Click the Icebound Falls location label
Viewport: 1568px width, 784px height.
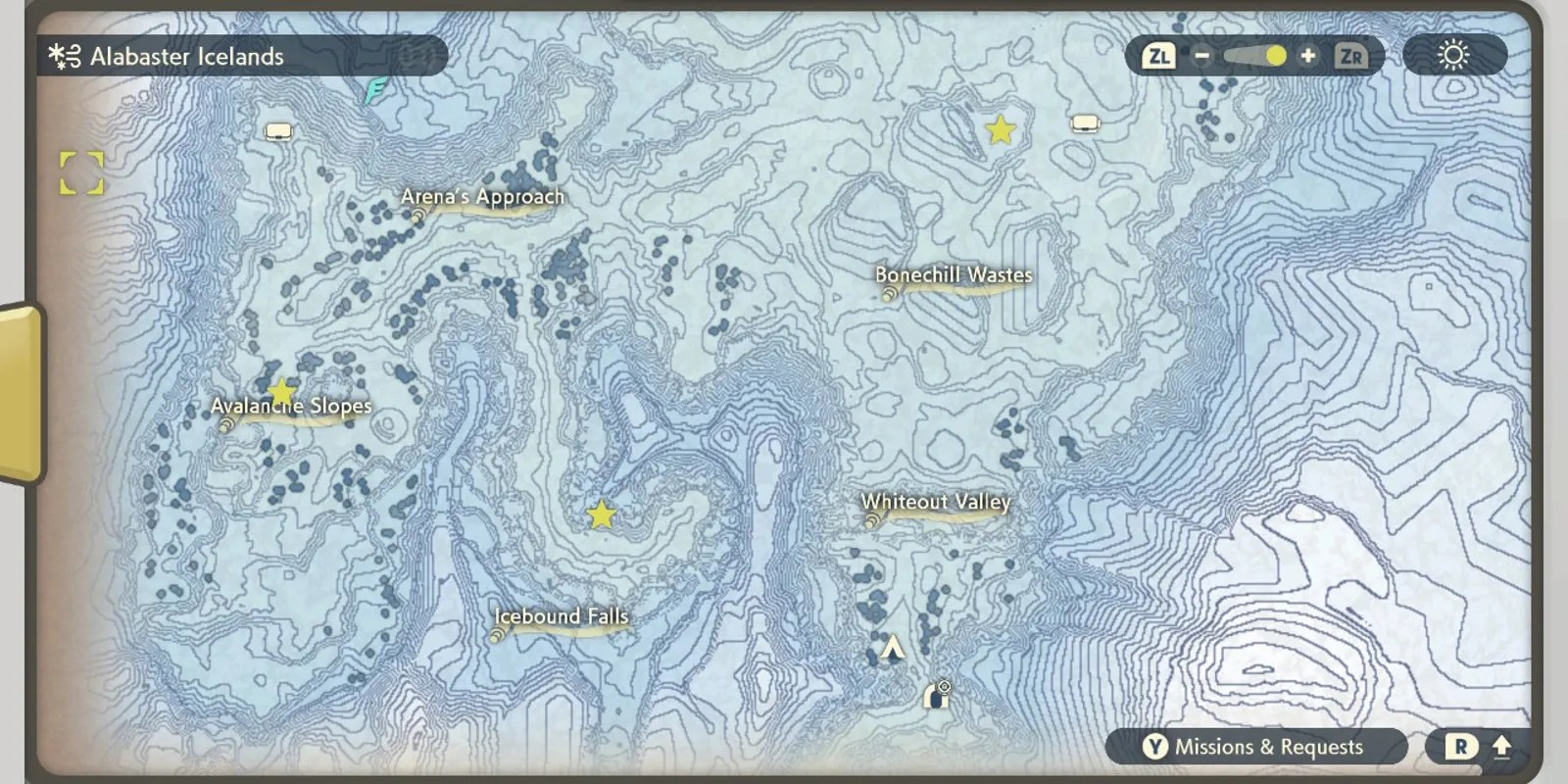click(561, 616)
